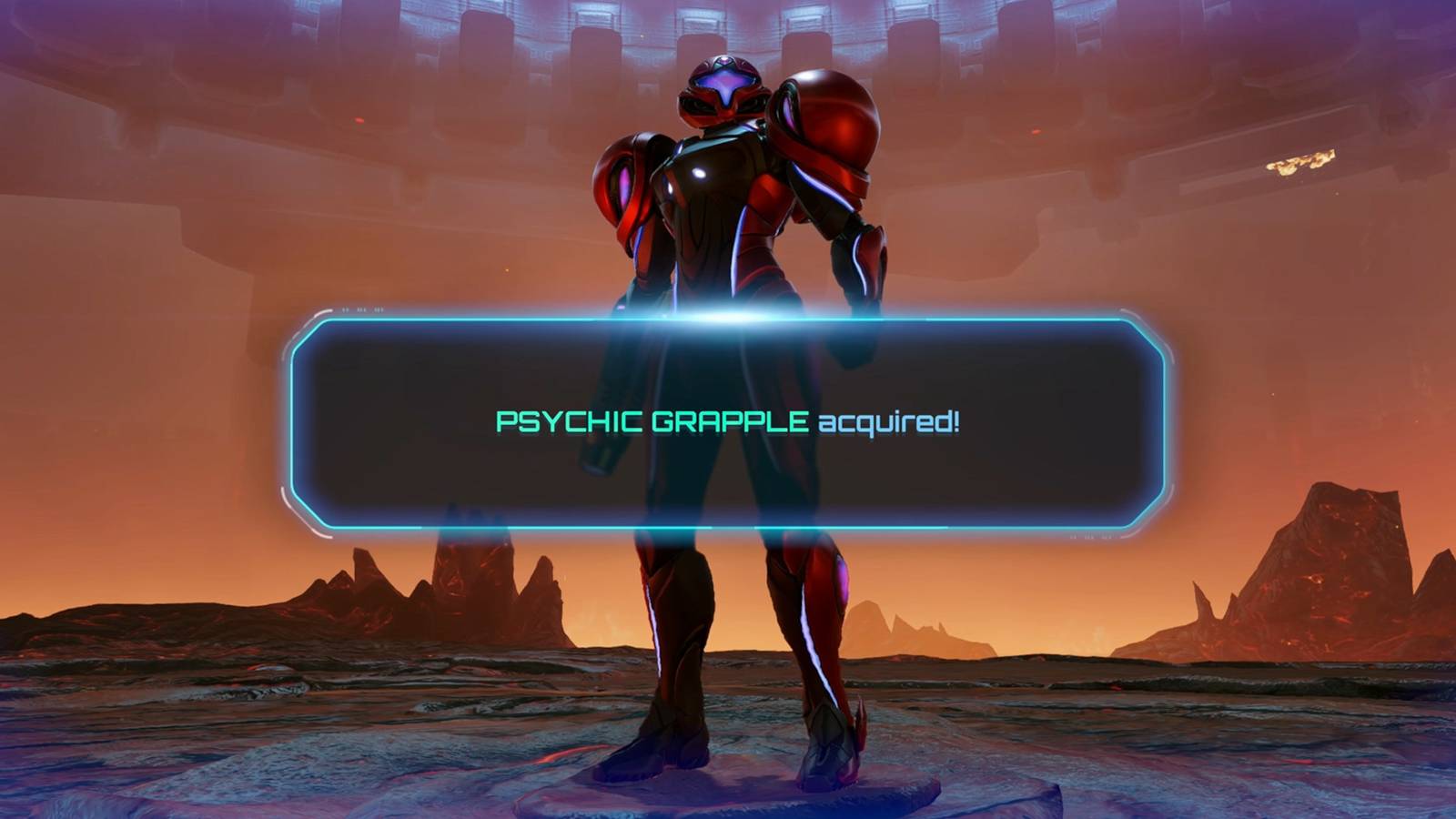Click the tick marks above the dialog frame
The height and width of the screenshot is (819, 1456).
coord(361,308)
